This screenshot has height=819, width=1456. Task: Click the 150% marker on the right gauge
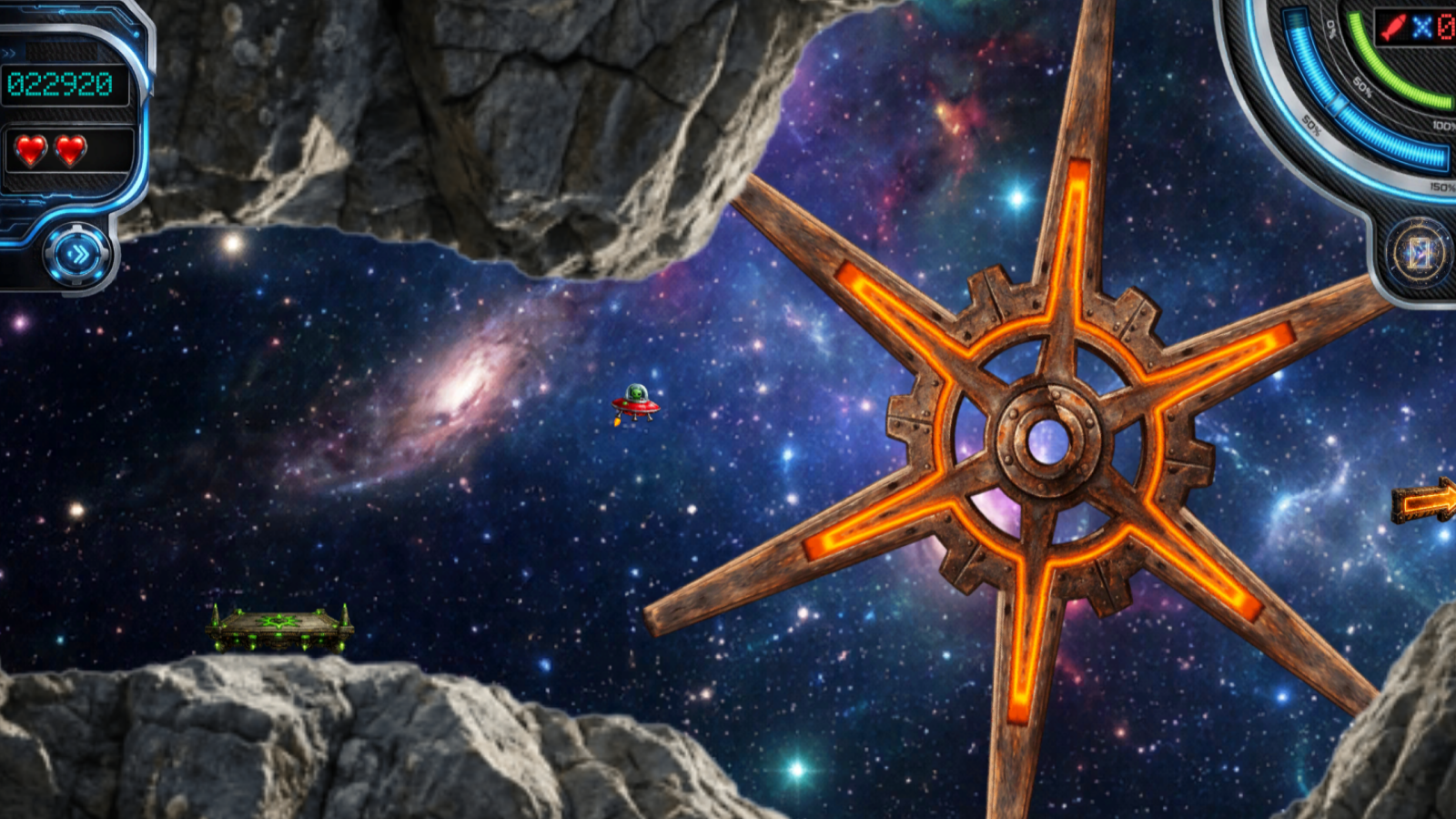tap(1441, 186)
